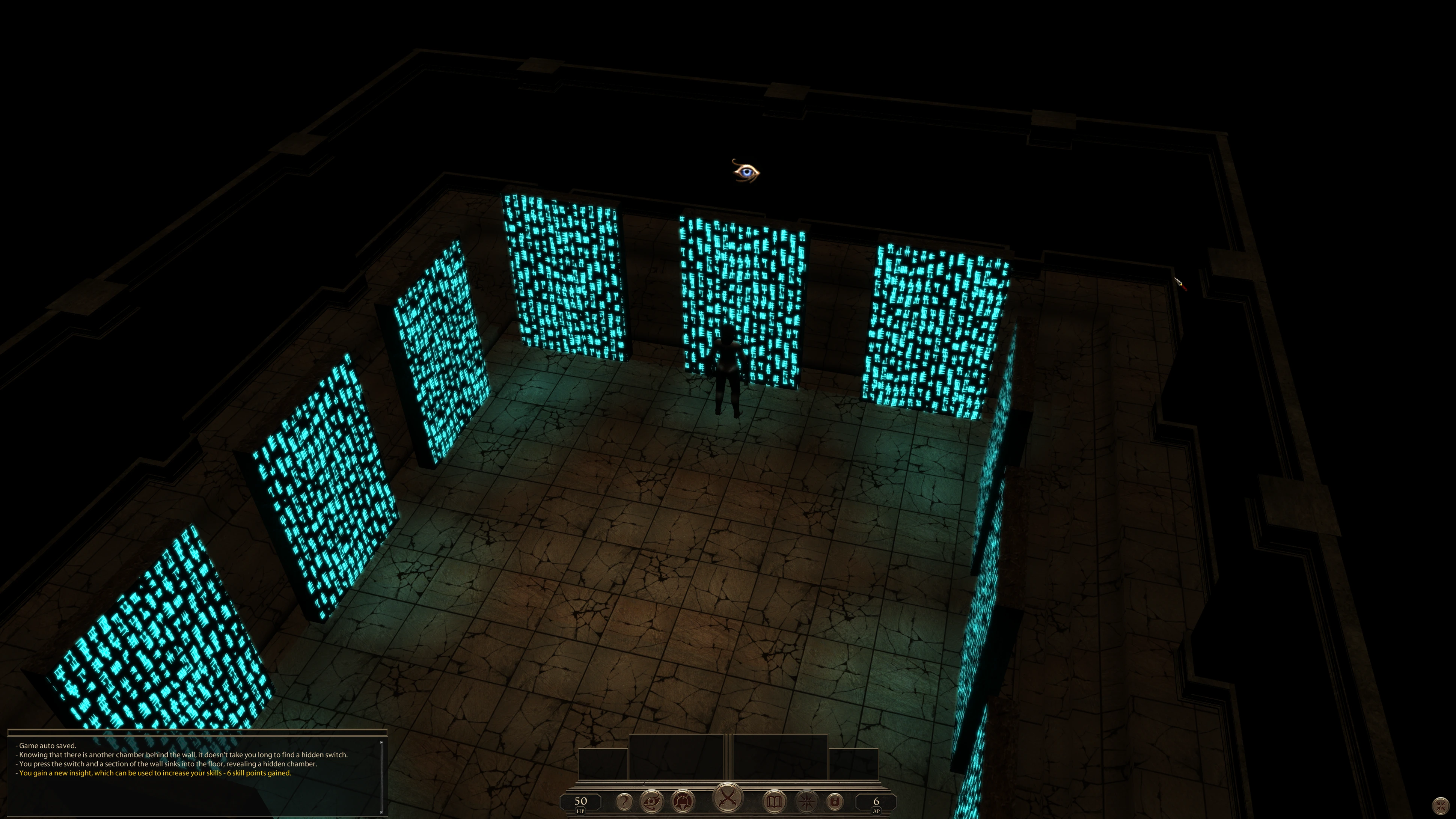Screen dimensions: 1456x819
Task: Open the question mark help button
Action: point(624,801)
